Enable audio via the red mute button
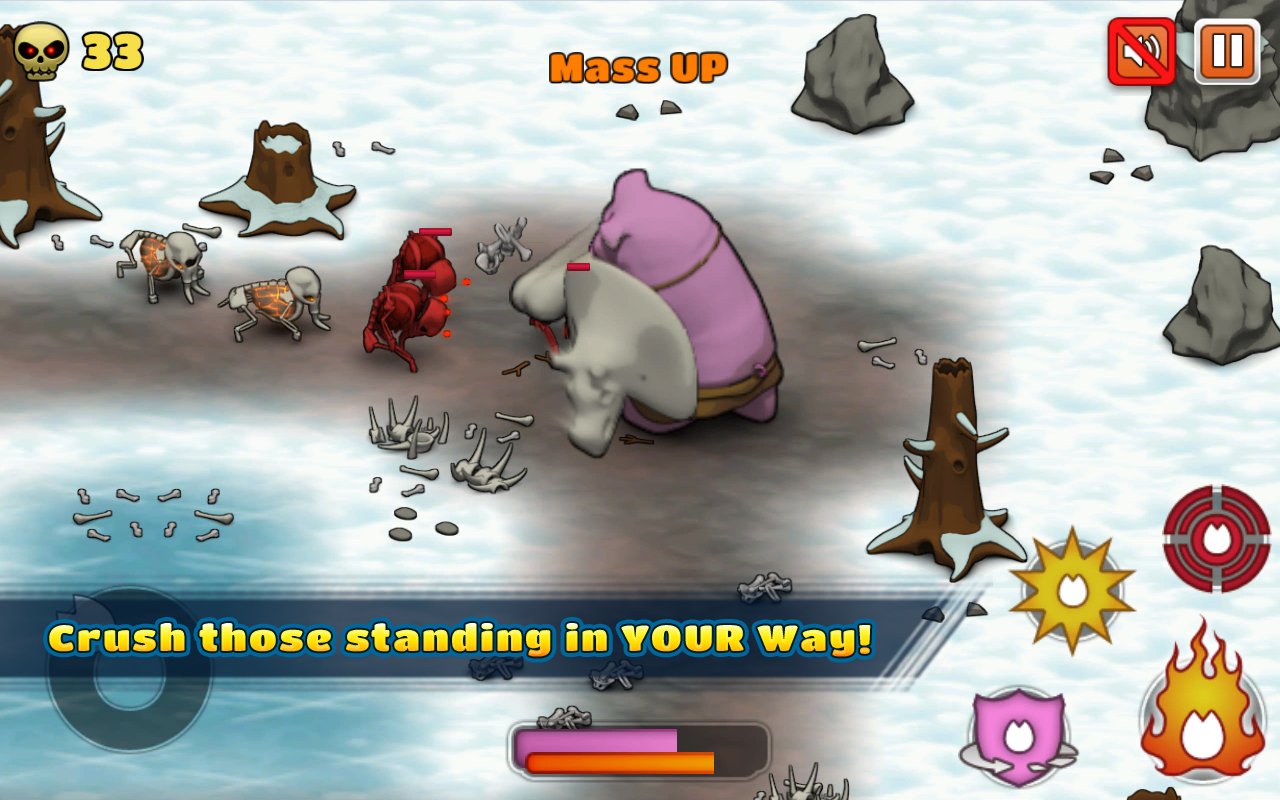This screenshot has width=1280, height=800. 1139,53
